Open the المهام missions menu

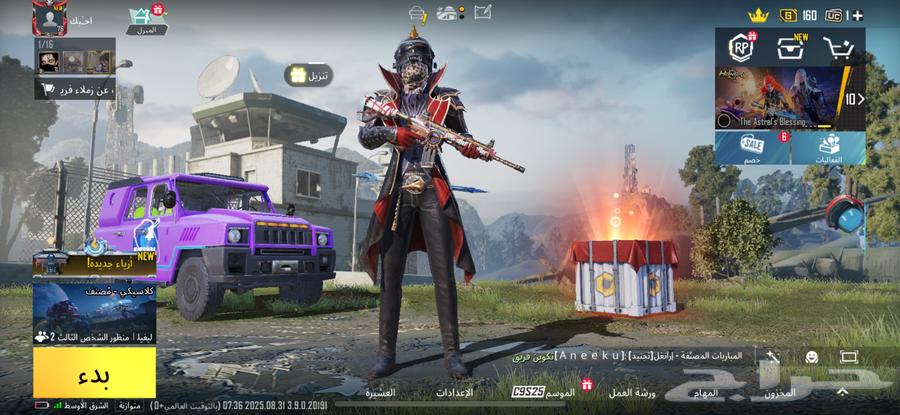pos(705,393)
